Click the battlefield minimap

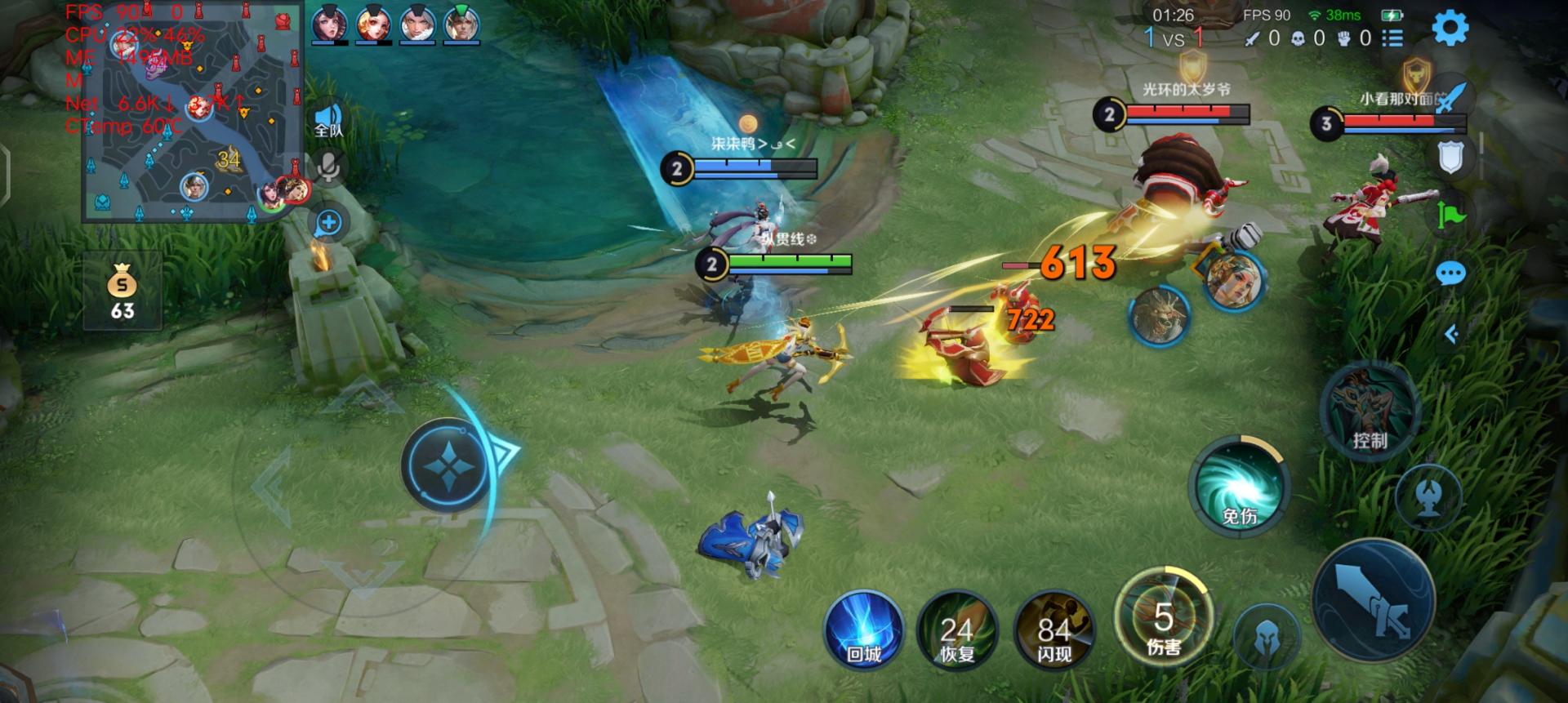click(x=193, y=113)
